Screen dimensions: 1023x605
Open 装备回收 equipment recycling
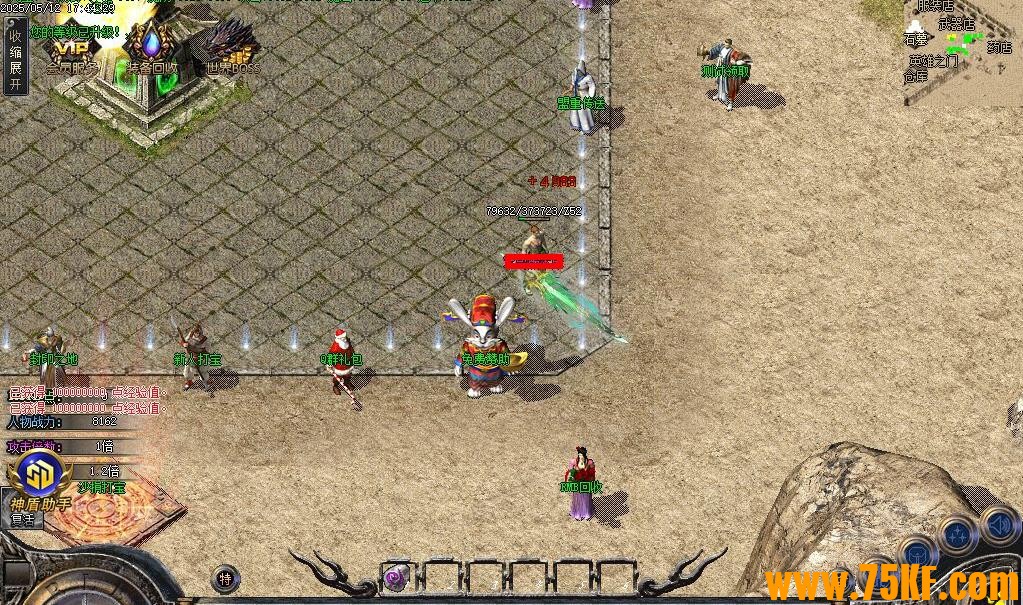tap(152, 52)
